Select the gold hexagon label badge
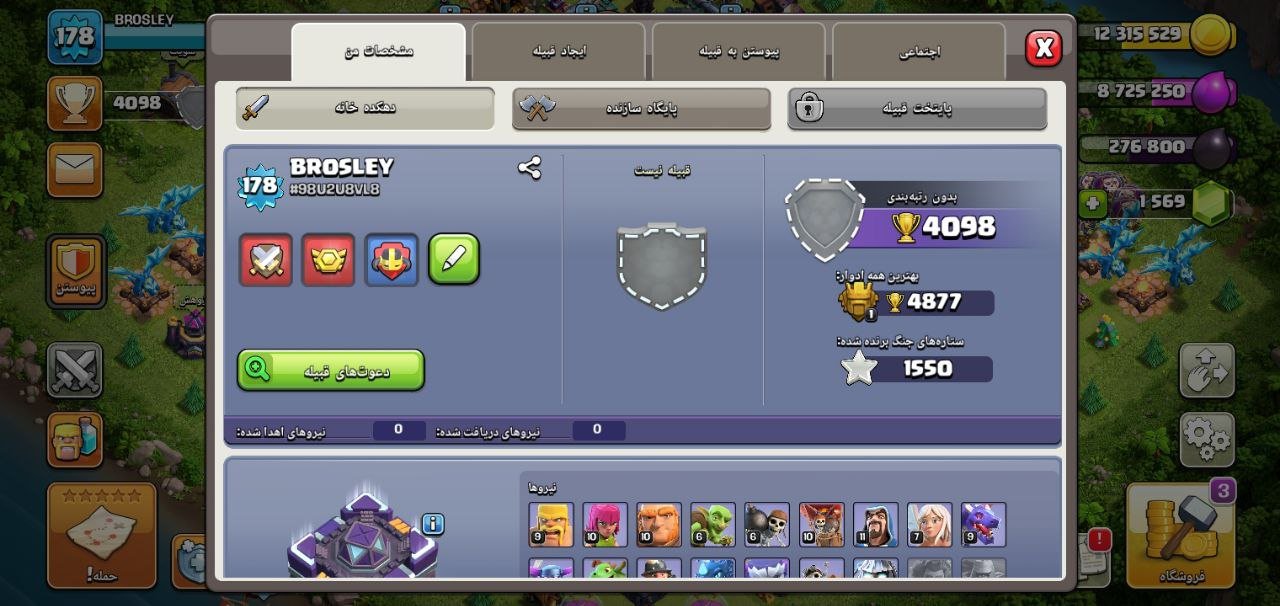 [328, 260]
